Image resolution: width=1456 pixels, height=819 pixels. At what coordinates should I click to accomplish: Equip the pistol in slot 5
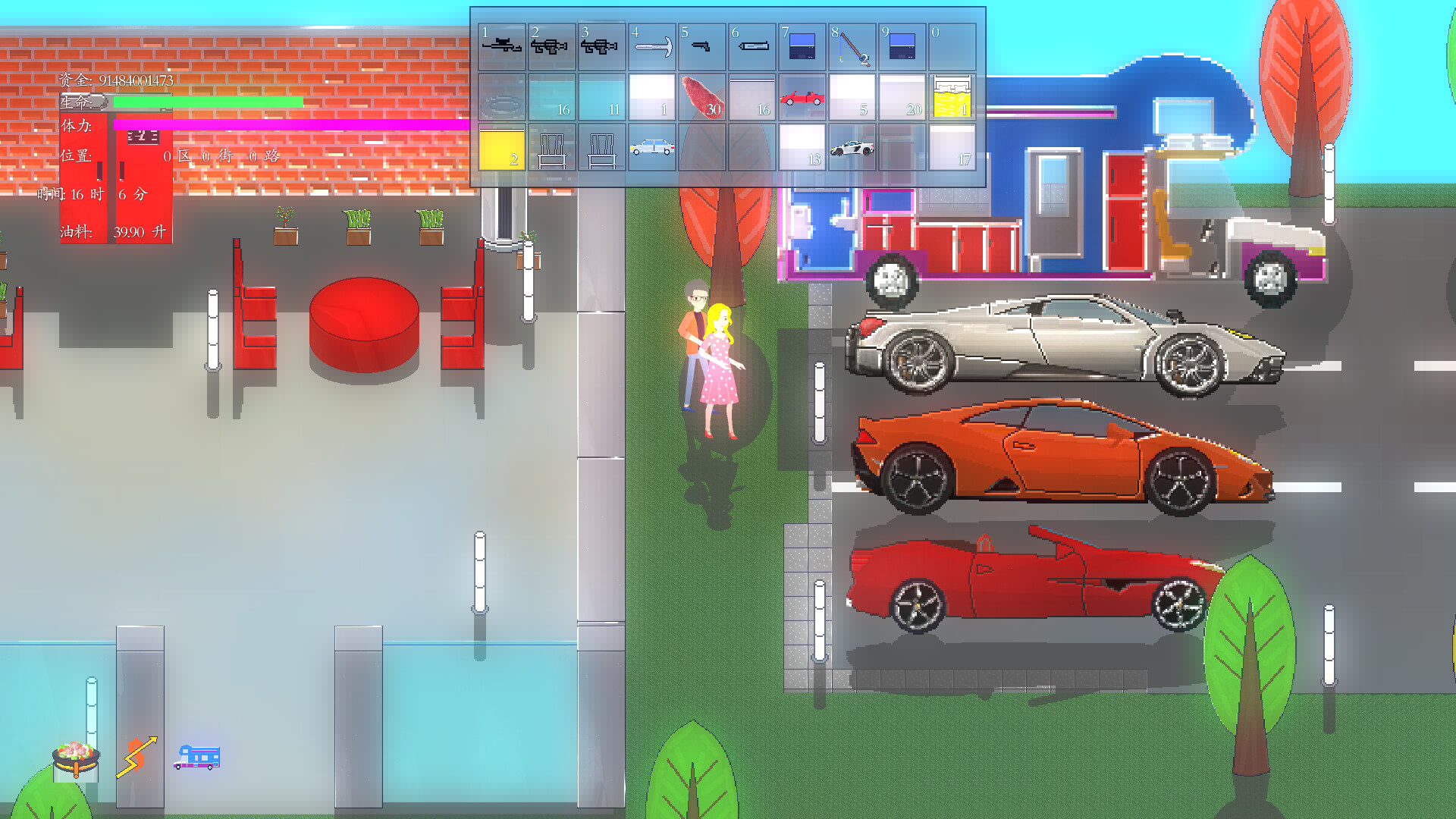coord(701,45)
